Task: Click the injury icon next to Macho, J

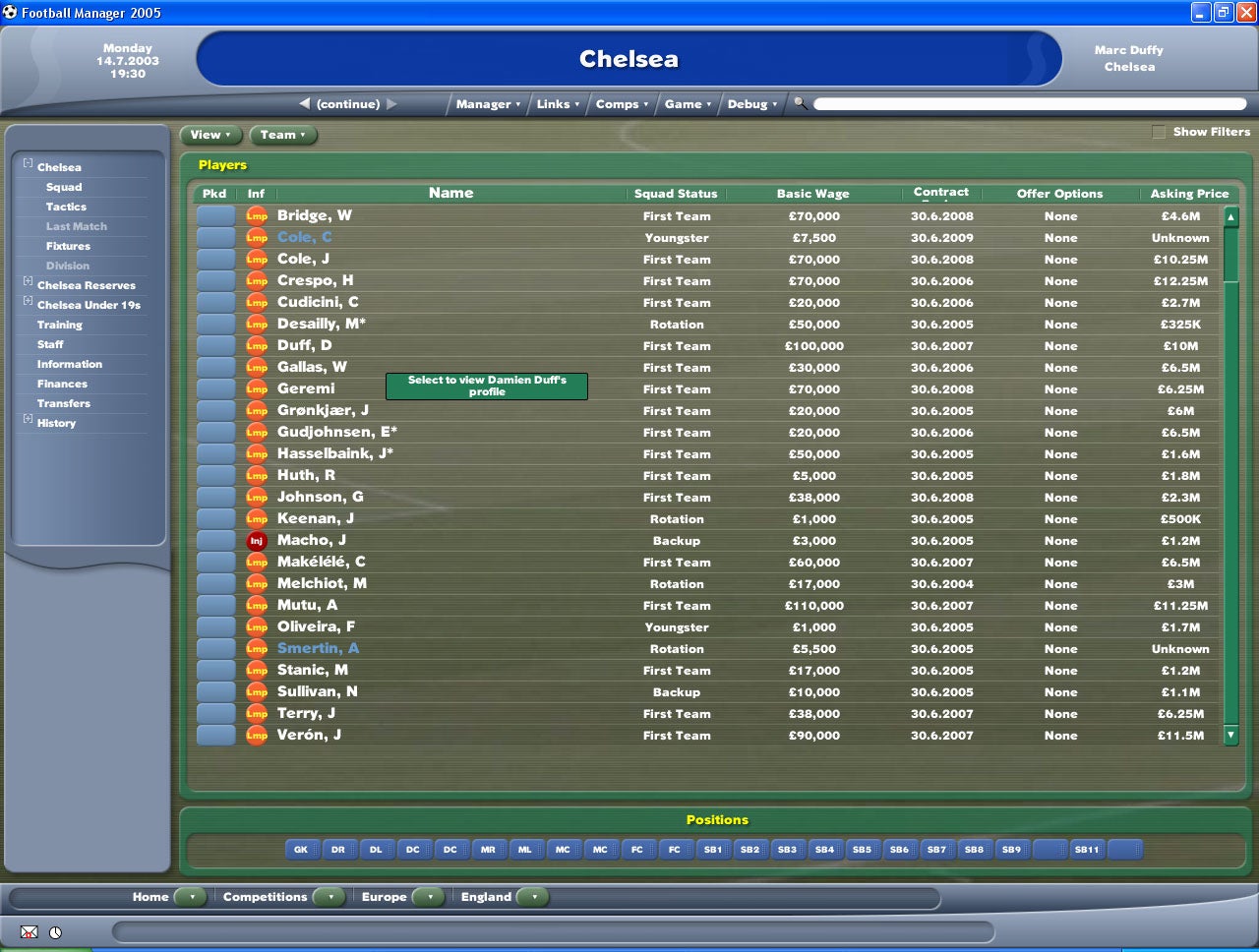Action: coord(257,540)
